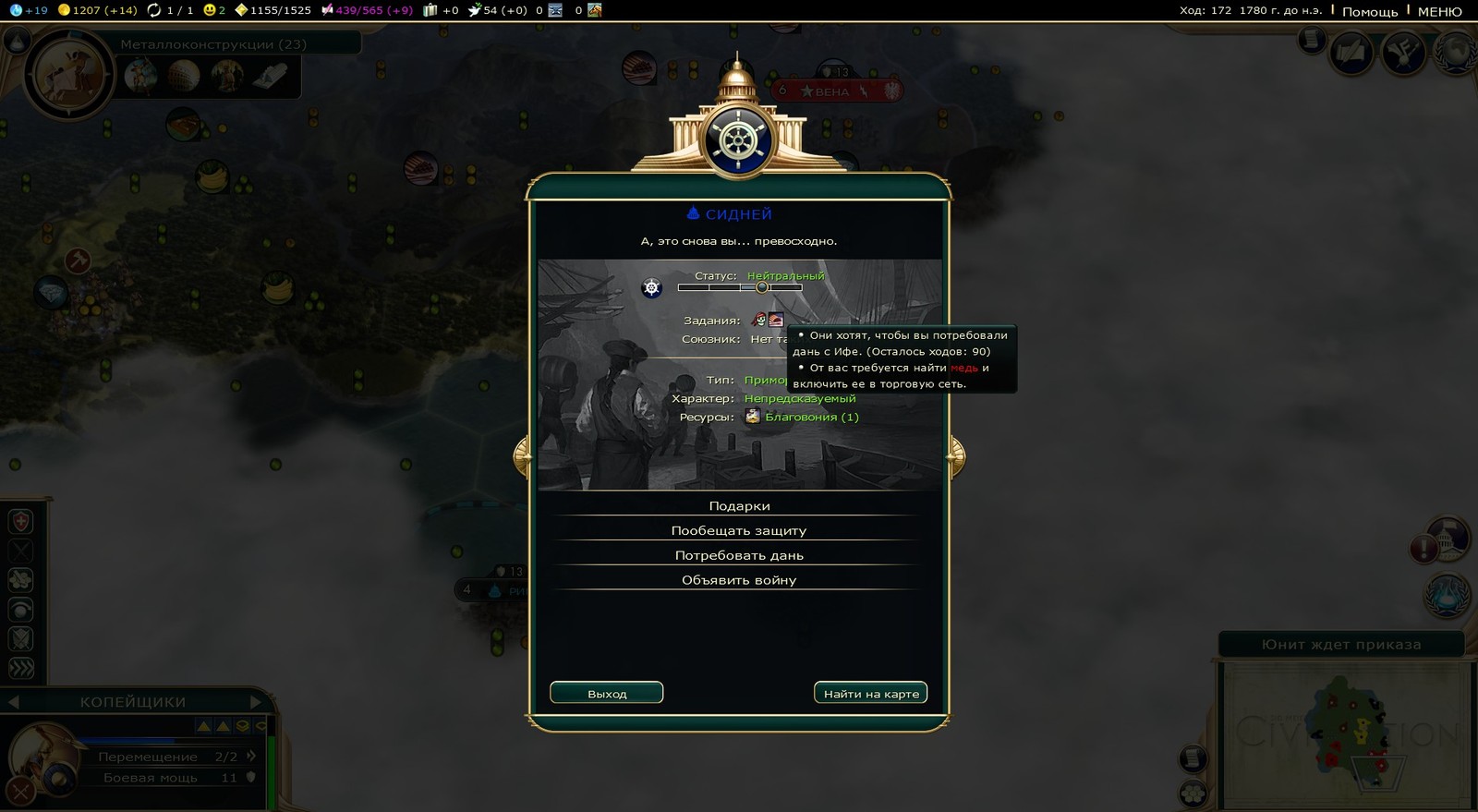The height and width of the screenshot is (812, 1478).
Task: Click Найти на карте button
Action: pyautogui.click(x=870, y=694)
